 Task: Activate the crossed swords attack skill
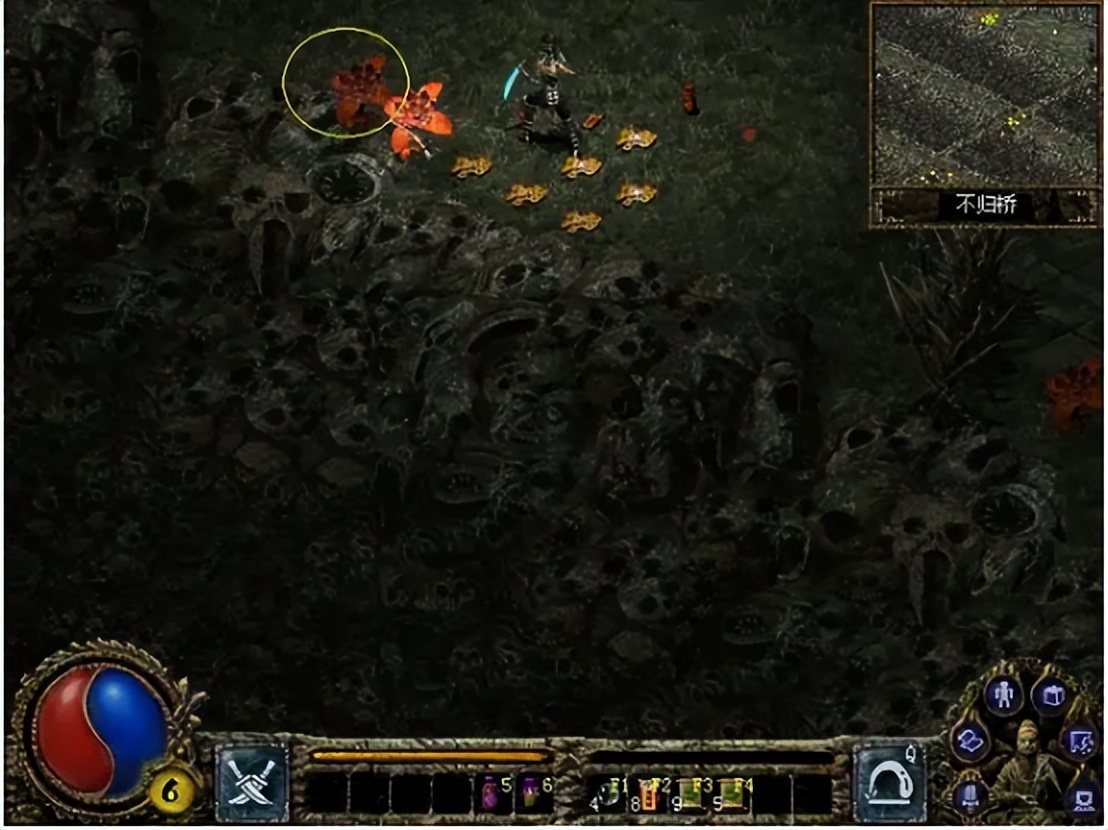(x=252, y=783)
